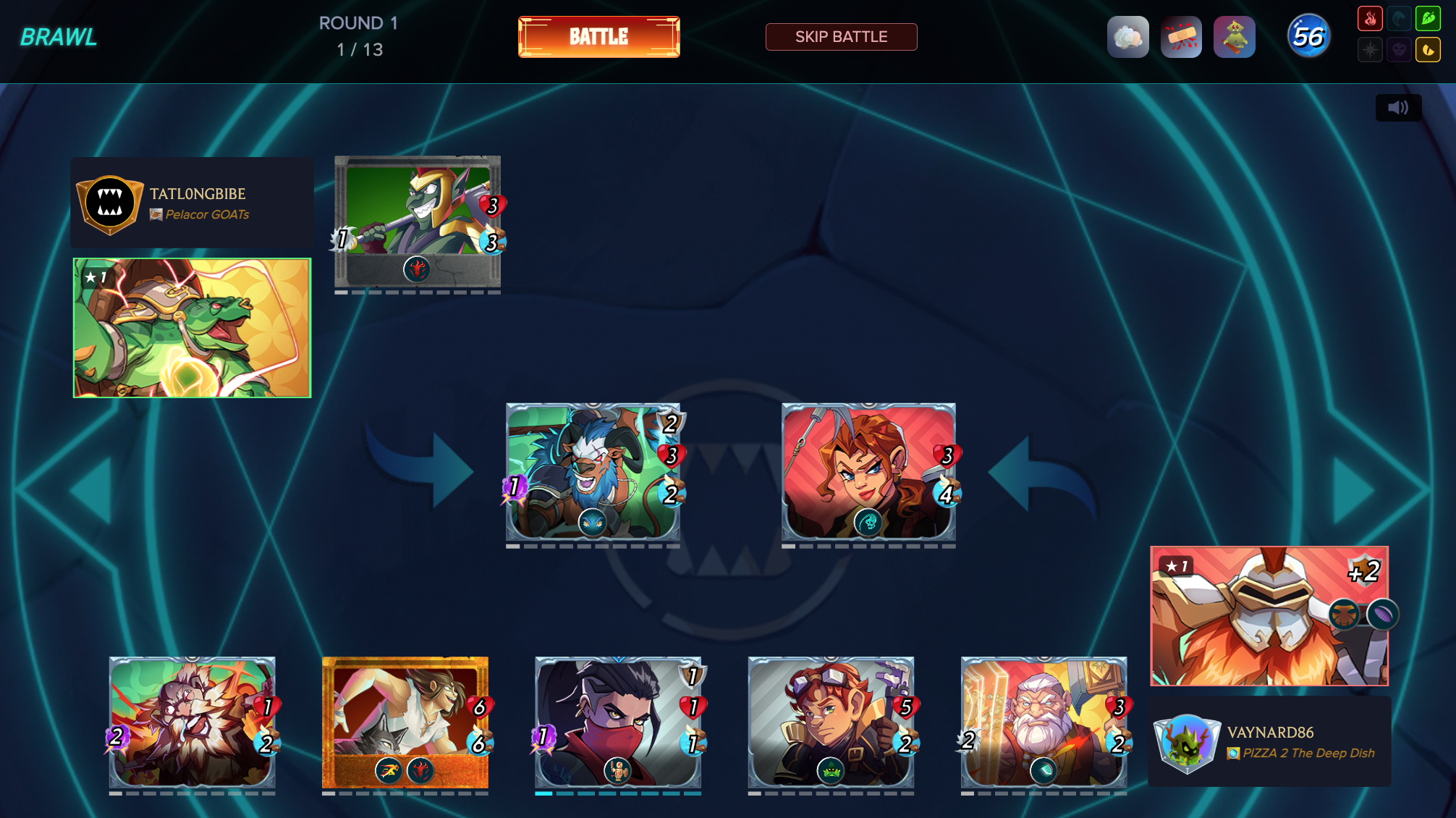Choose the shaggy bearded brute card
Viewport: 1456px width, 818px height.
192,722
